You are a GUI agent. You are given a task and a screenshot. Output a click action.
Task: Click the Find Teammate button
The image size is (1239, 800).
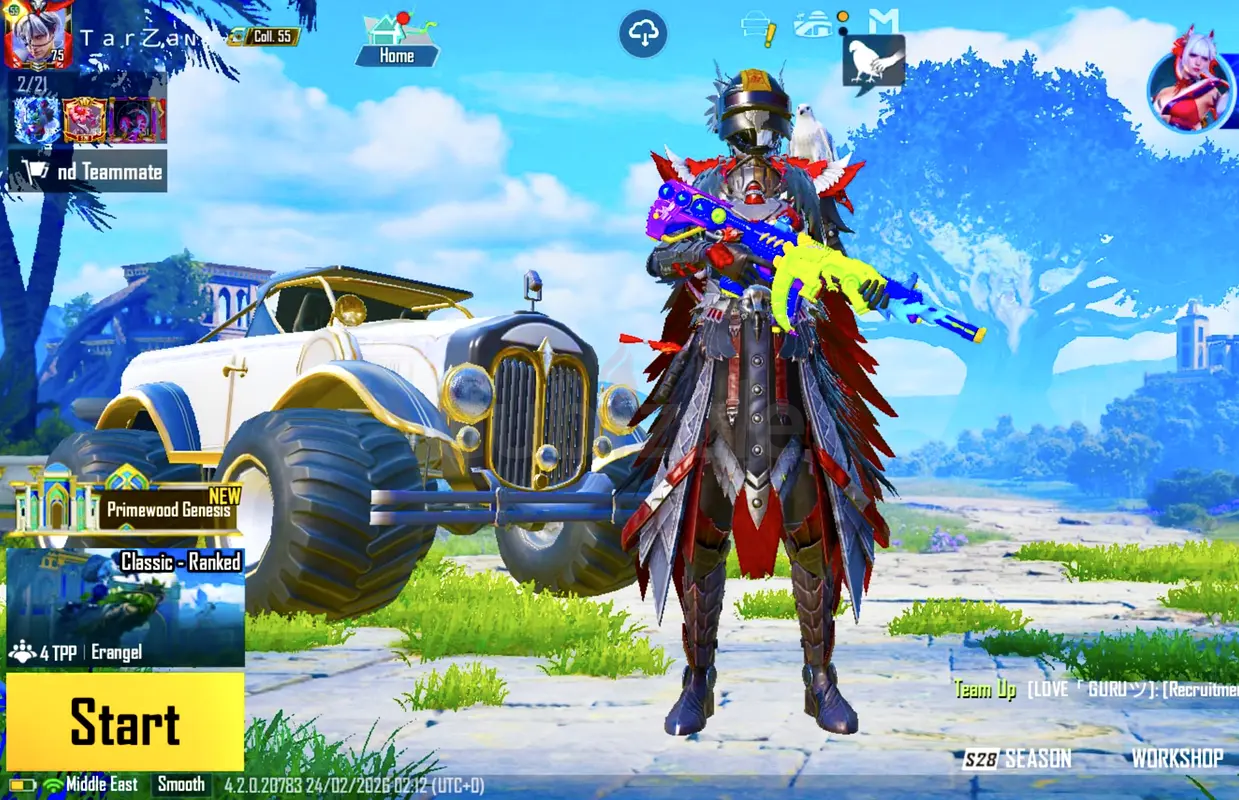(x=88, y=172)
